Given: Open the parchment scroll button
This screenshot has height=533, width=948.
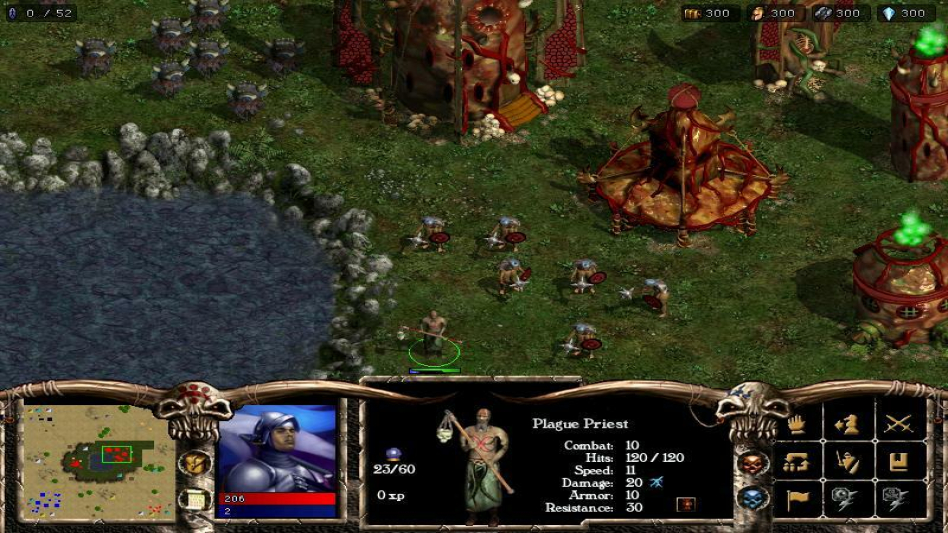Looking at the screenshot, I should pyautogui.click(x=193, y=498).
